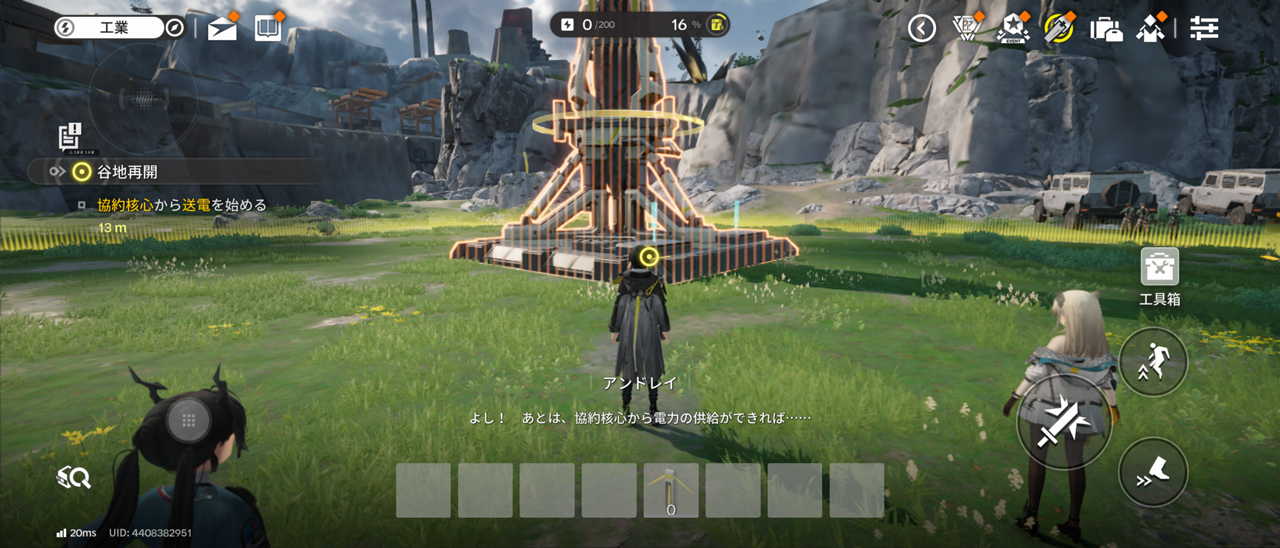Tap the sword attack button

point(1063,422)
